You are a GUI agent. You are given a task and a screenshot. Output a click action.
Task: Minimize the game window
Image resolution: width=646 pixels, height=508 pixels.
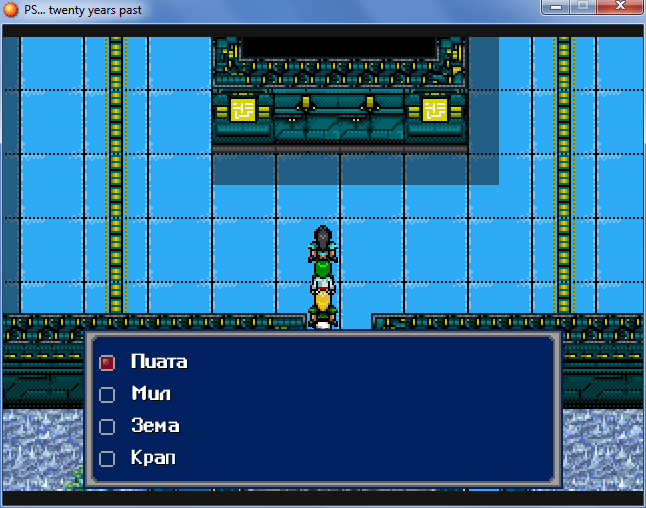tap(558, 6)
